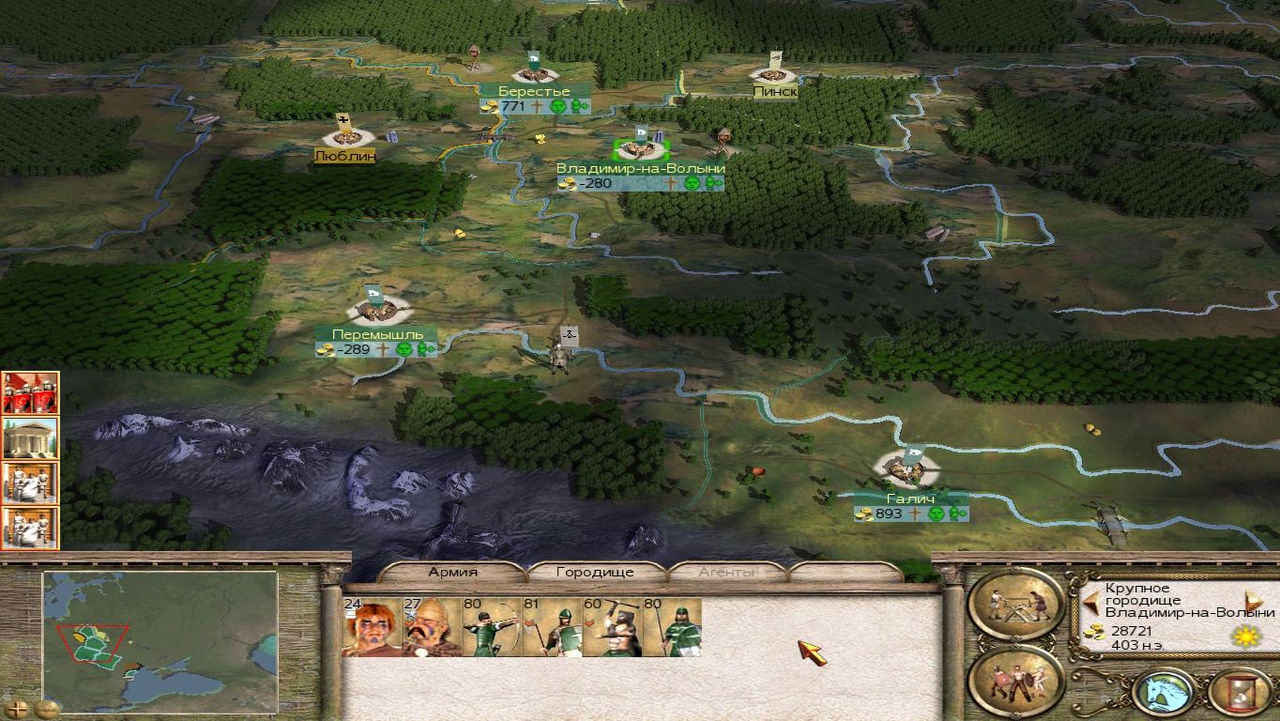Go to next settlement with right arrow
Screen dimensions: 1280x721
click(1254, 601)
